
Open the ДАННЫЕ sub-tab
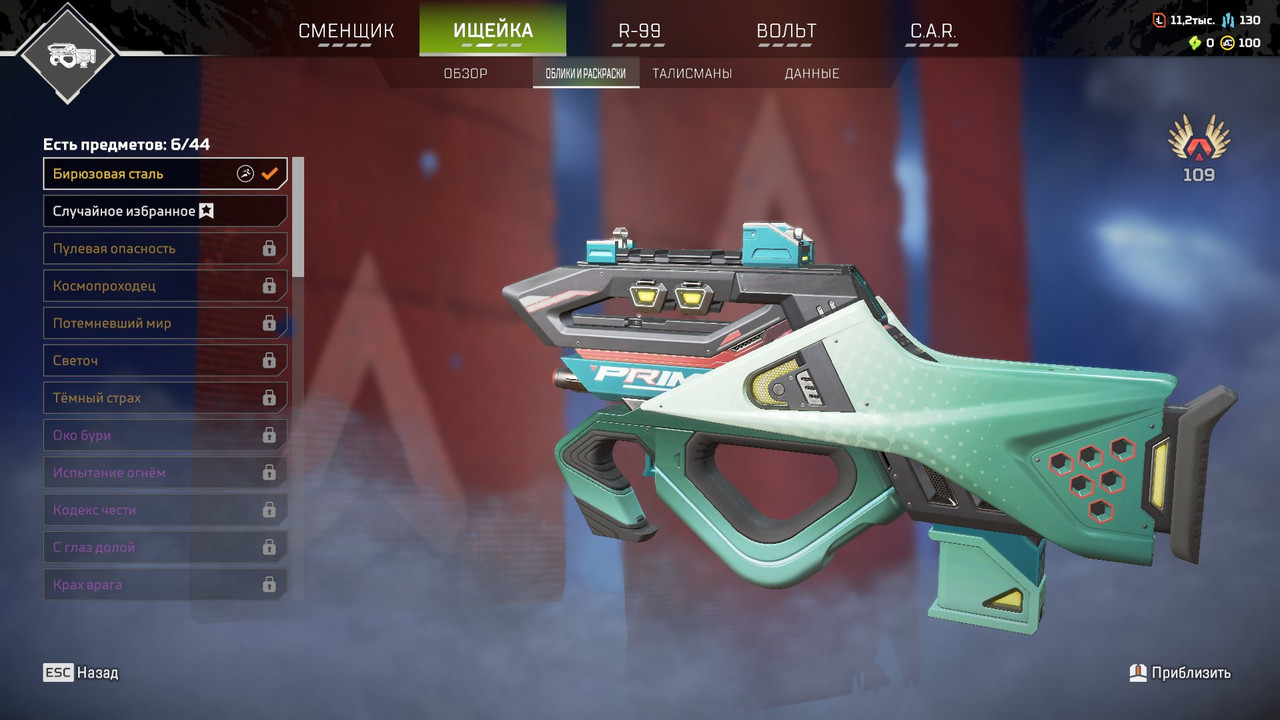coord(811,73)
